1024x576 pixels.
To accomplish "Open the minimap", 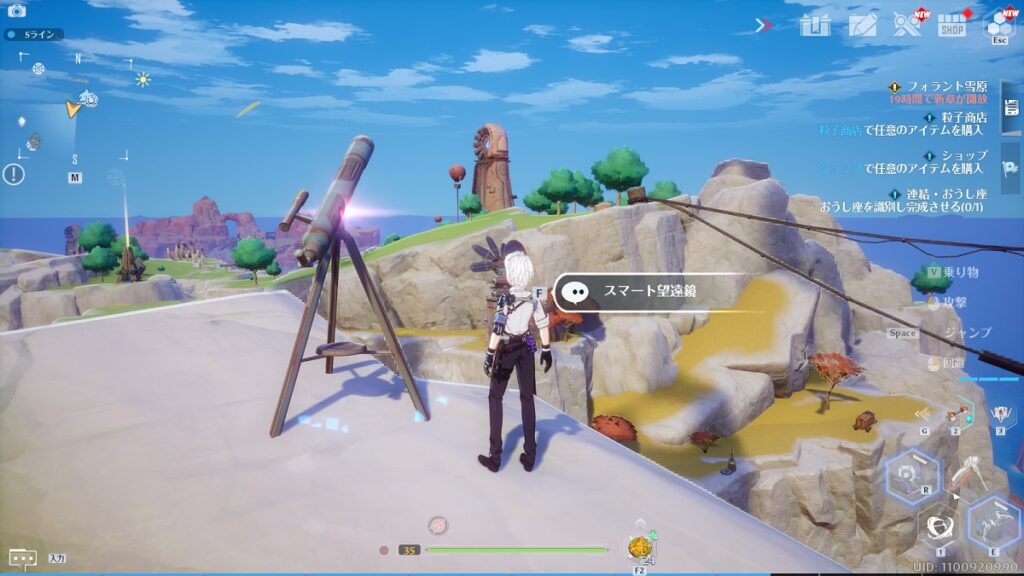I will tap(75, 110).
